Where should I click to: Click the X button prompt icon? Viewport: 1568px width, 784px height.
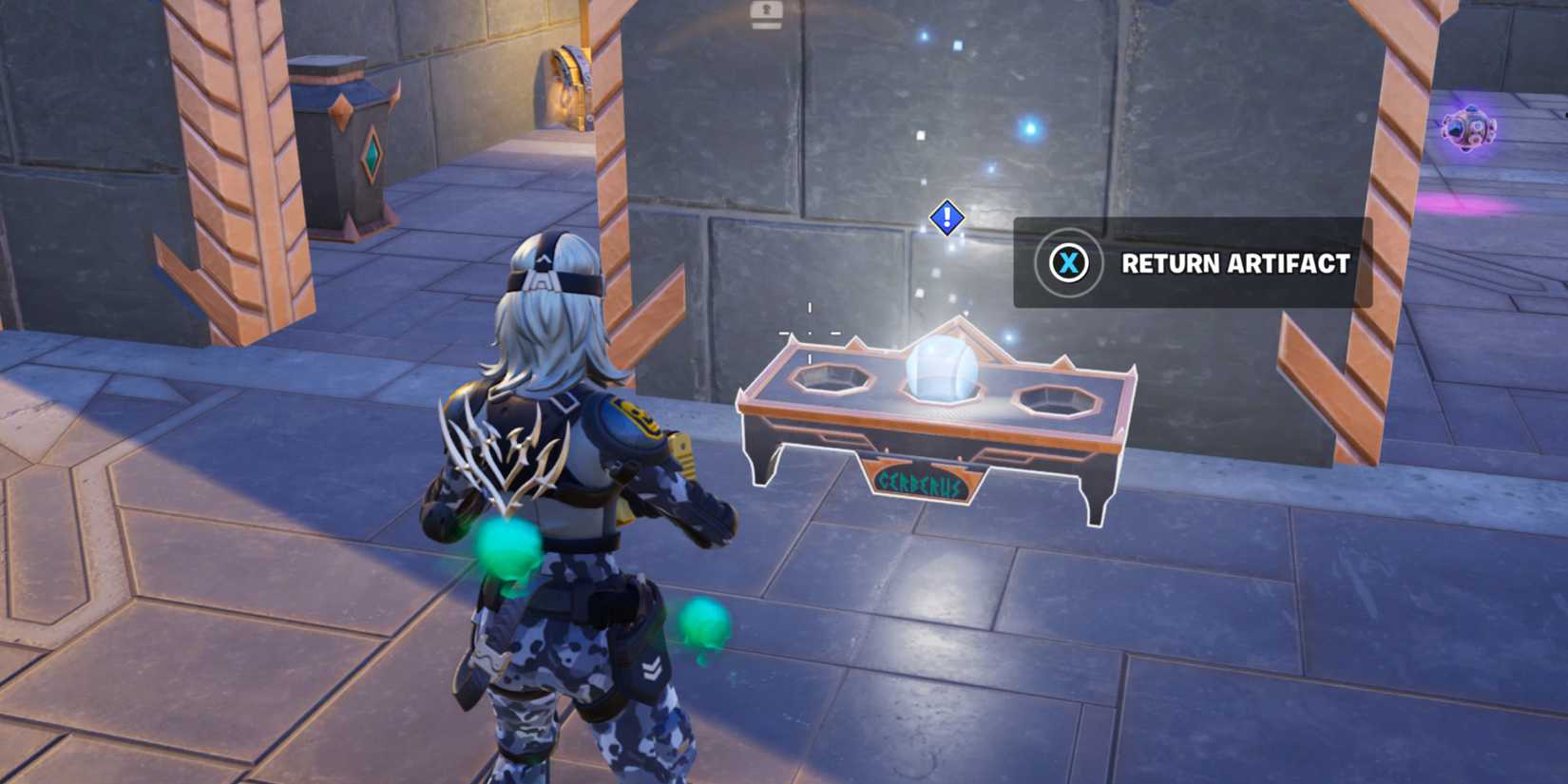1068,265
